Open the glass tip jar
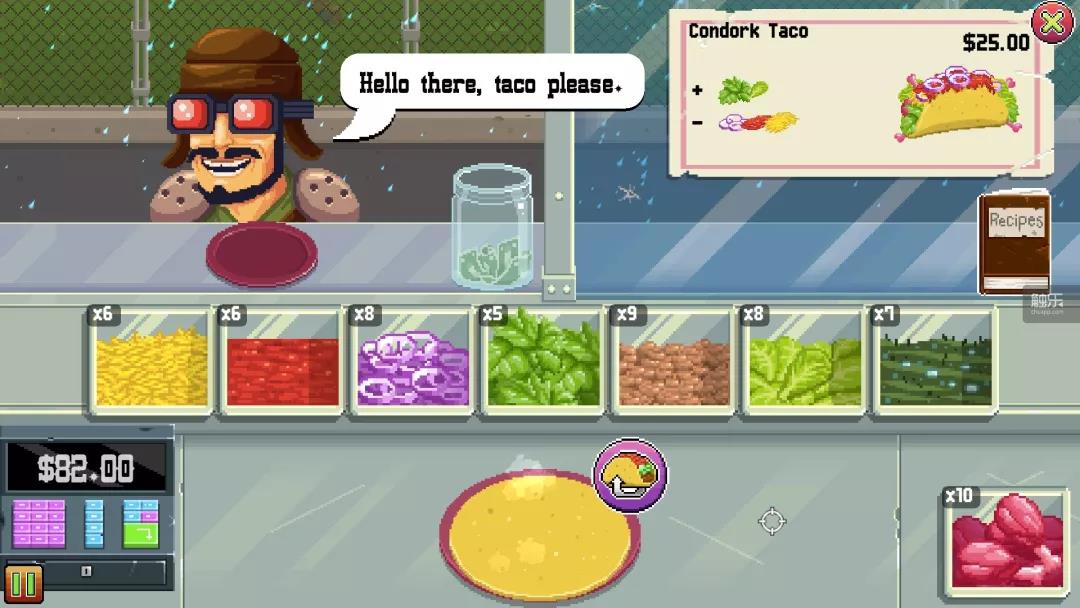Screen dimensions: 1080x608 coord(492,228)
